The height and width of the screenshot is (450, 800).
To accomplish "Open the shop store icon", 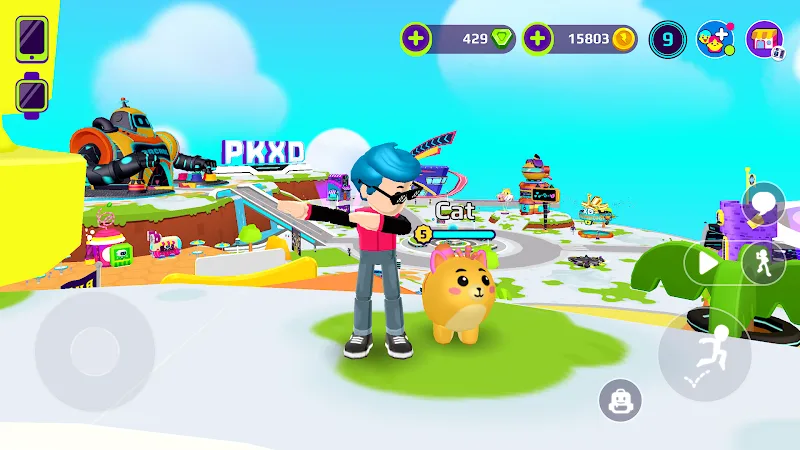I will (x=766, y=39).
